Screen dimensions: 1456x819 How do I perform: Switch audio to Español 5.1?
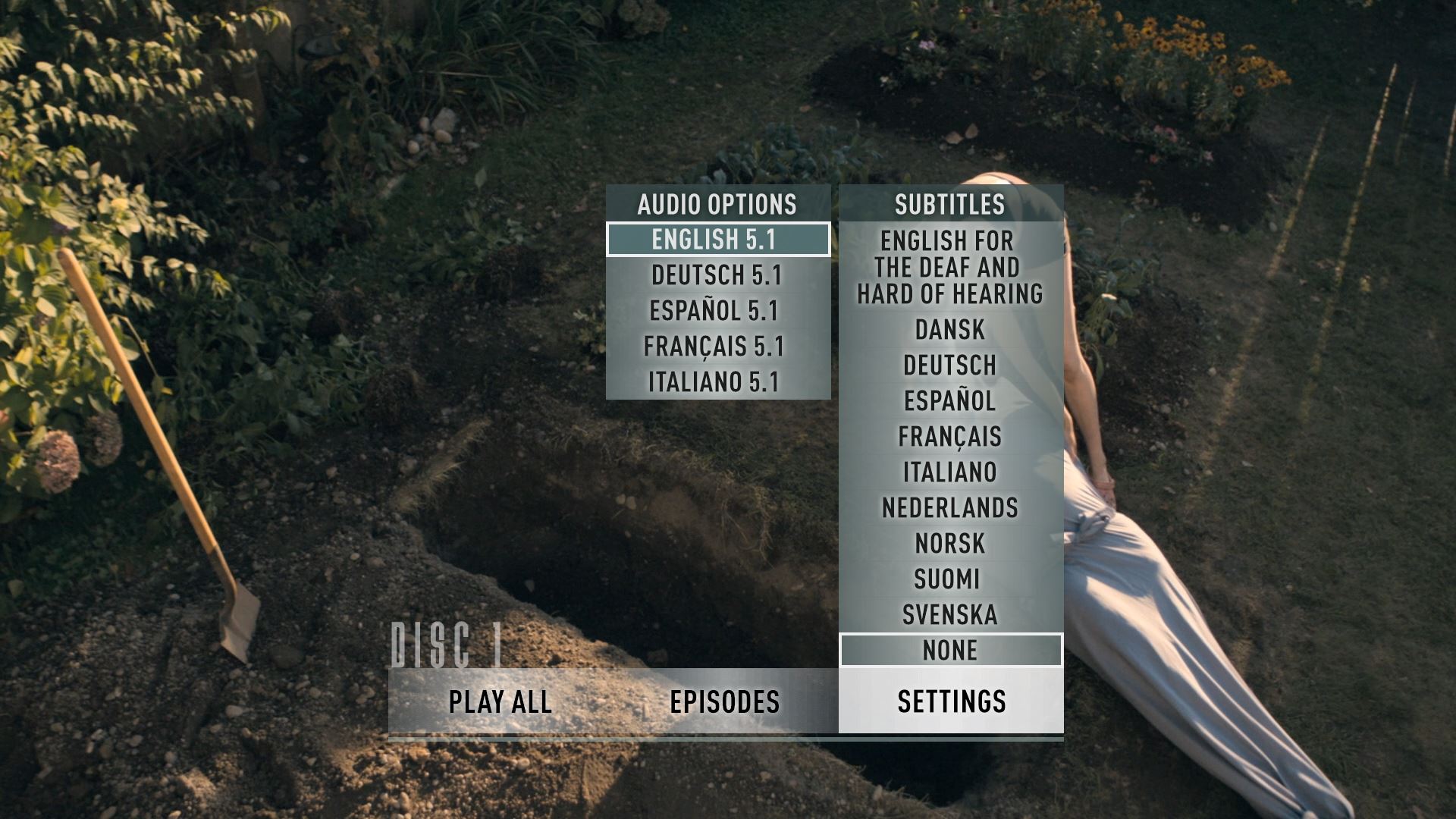pos(717,311)
